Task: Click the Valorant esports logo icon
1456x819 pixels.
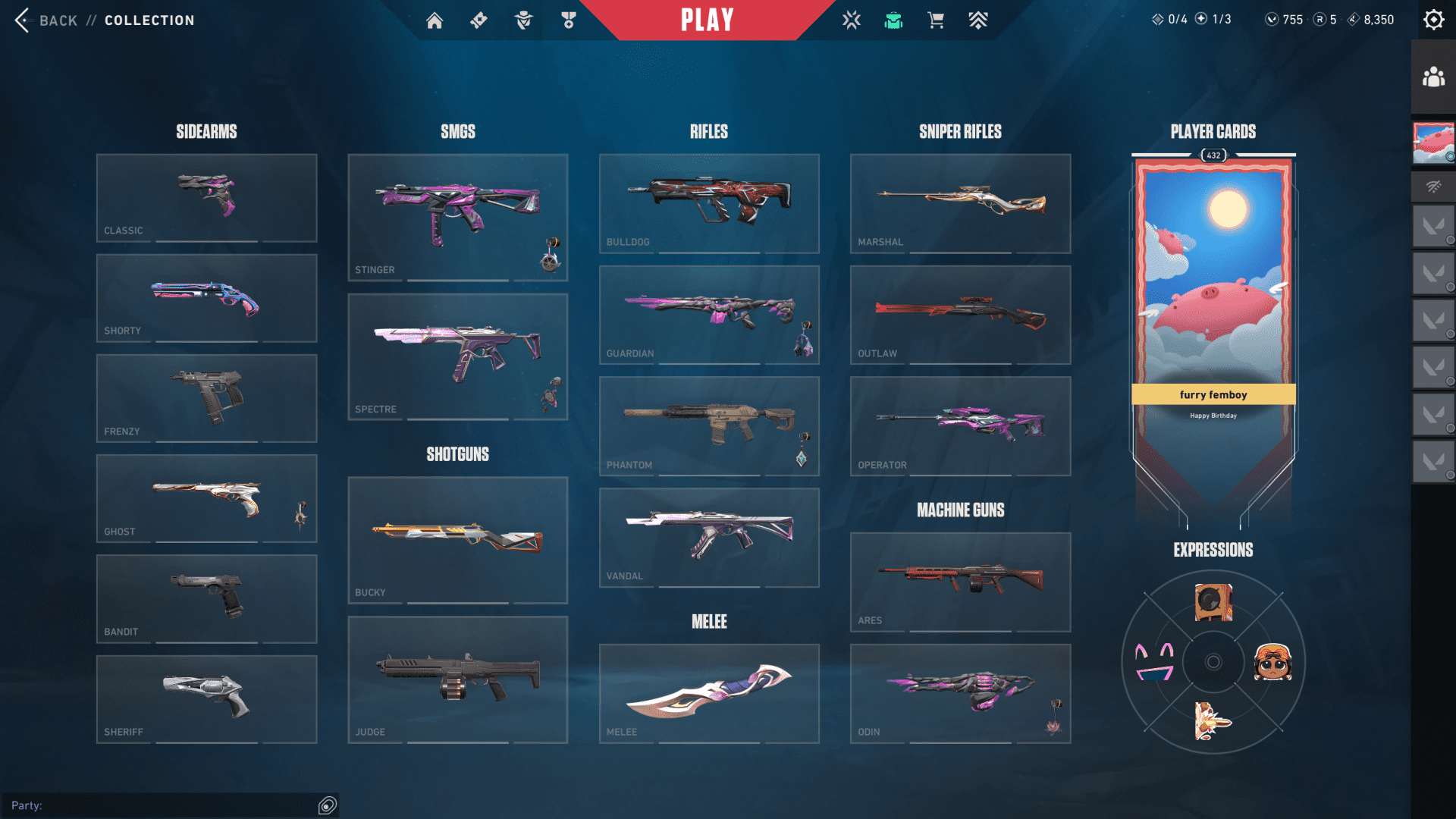Action: tap(852, 20)
